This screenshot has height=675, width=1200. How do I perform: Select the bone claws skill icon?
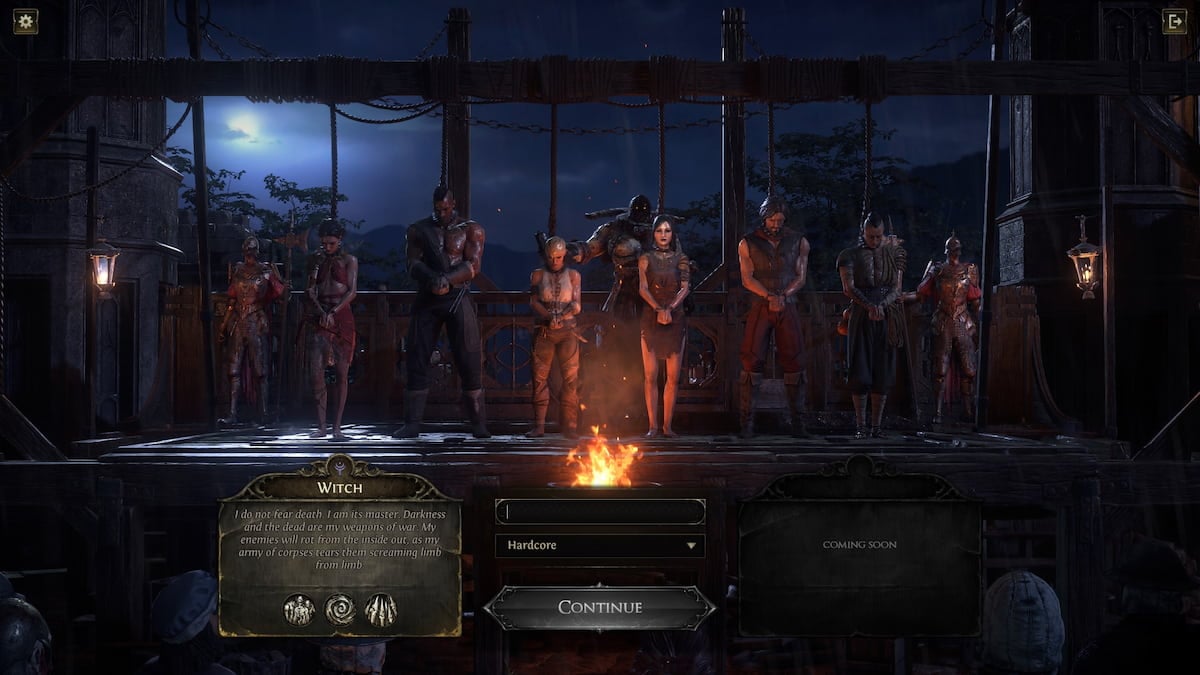[x=380, y=609]
